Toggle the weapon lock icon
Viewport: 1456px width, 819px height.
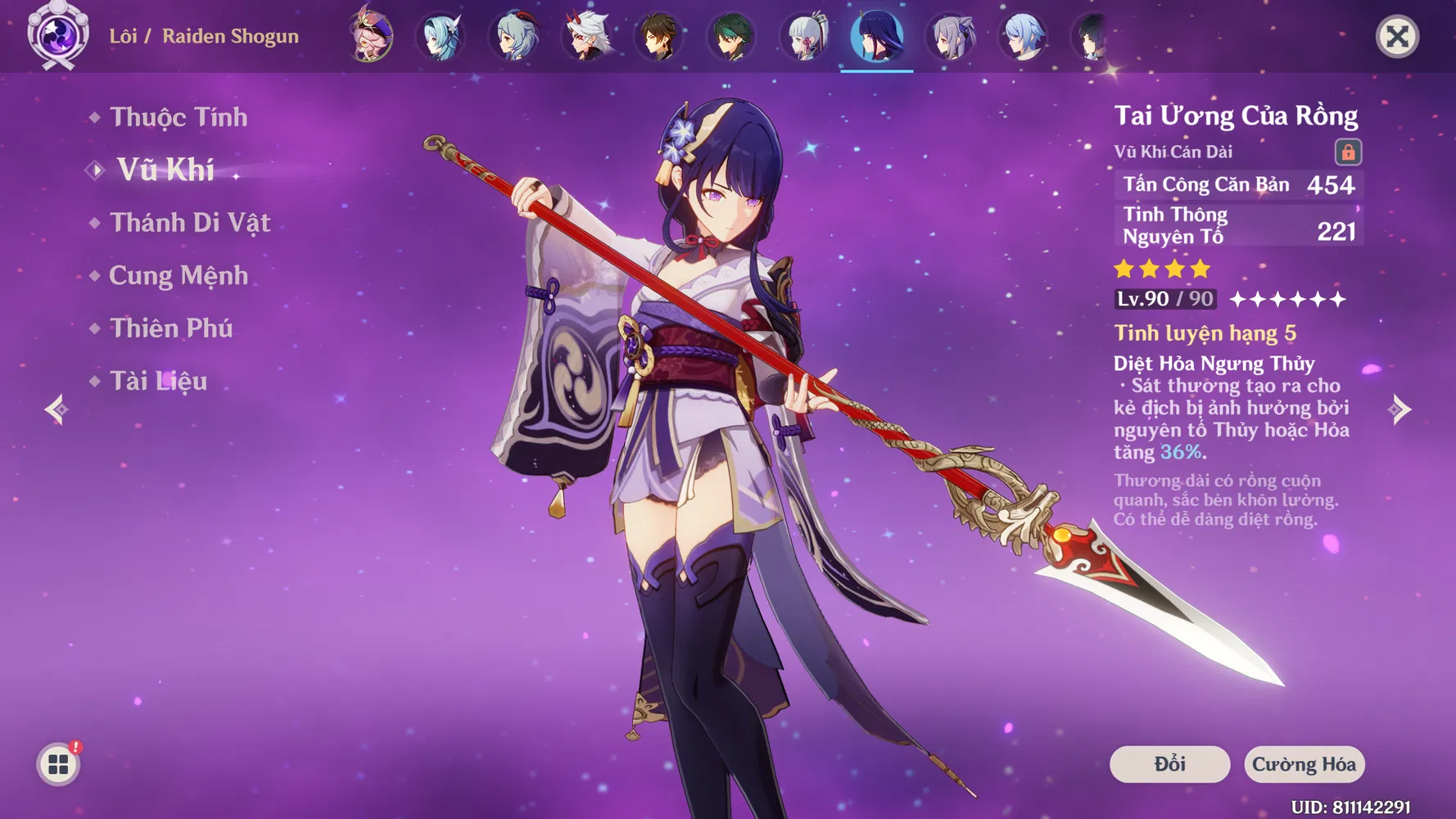point(1348,152)
